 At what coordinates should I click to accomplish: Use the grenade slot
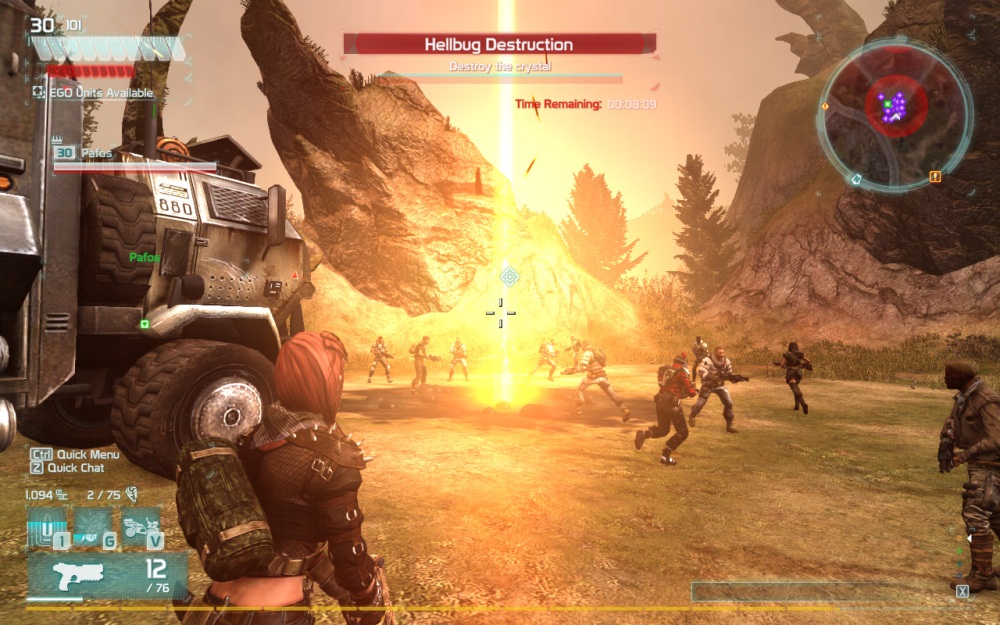pyautogui.click(x=94, y=528)
